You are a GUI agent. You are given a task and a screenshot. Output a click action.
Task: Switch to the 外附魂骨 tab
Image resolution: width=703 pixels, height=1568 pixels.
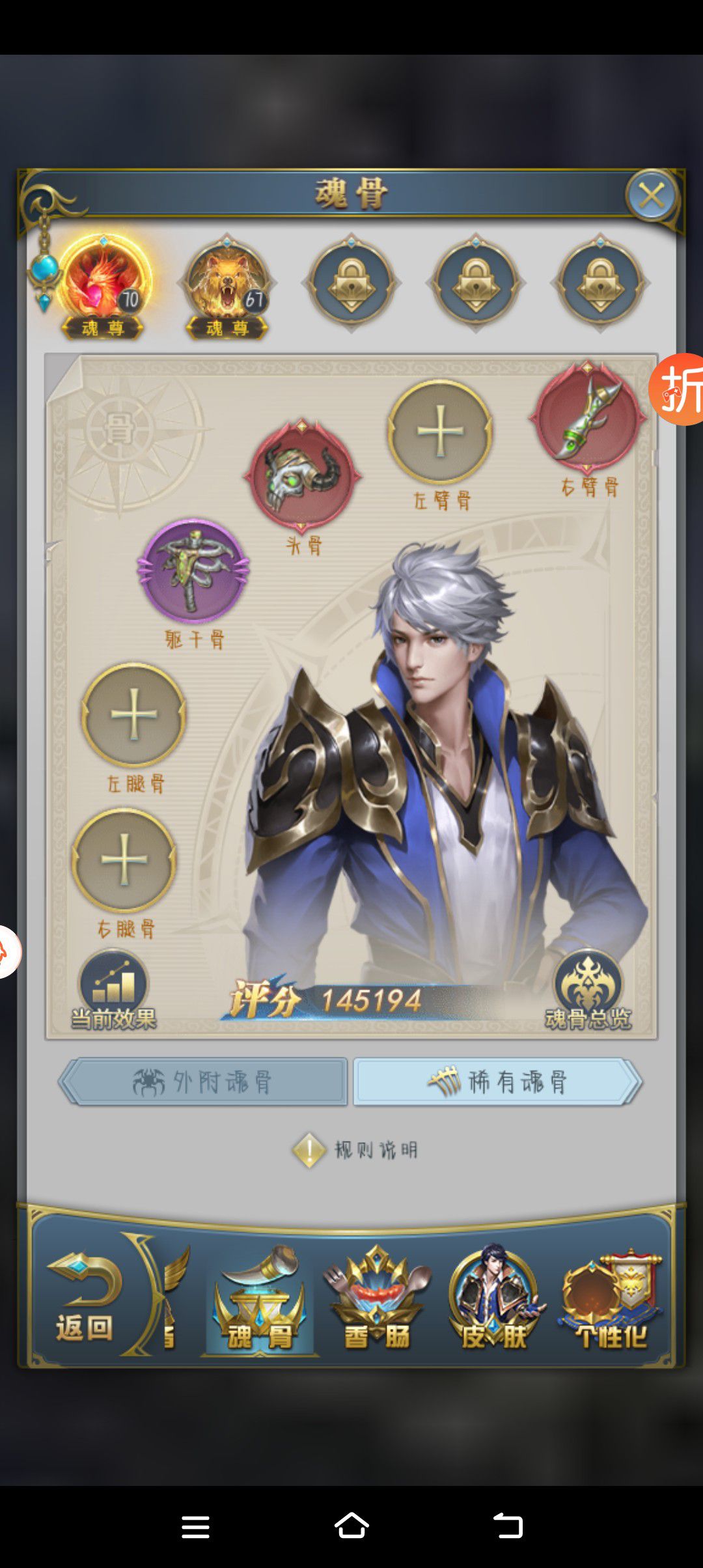click(203, 1082)
